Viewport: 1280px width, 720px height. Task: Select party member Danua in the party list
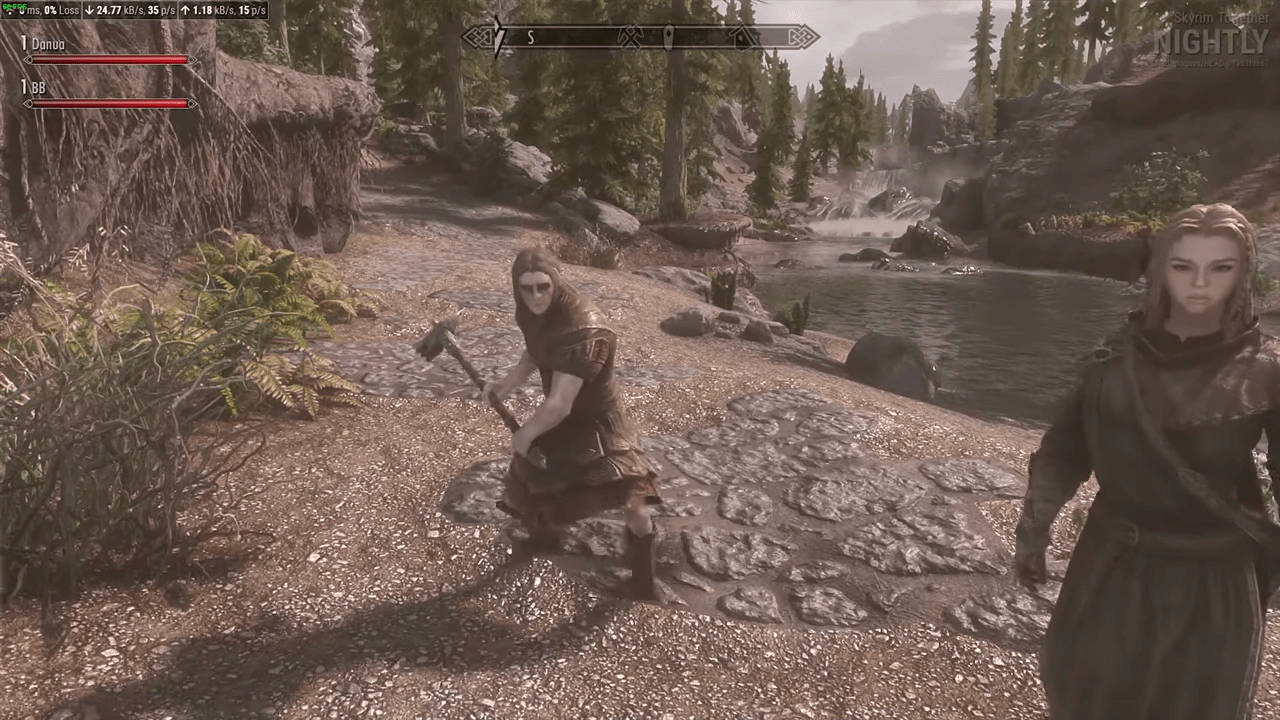(48, 44)
